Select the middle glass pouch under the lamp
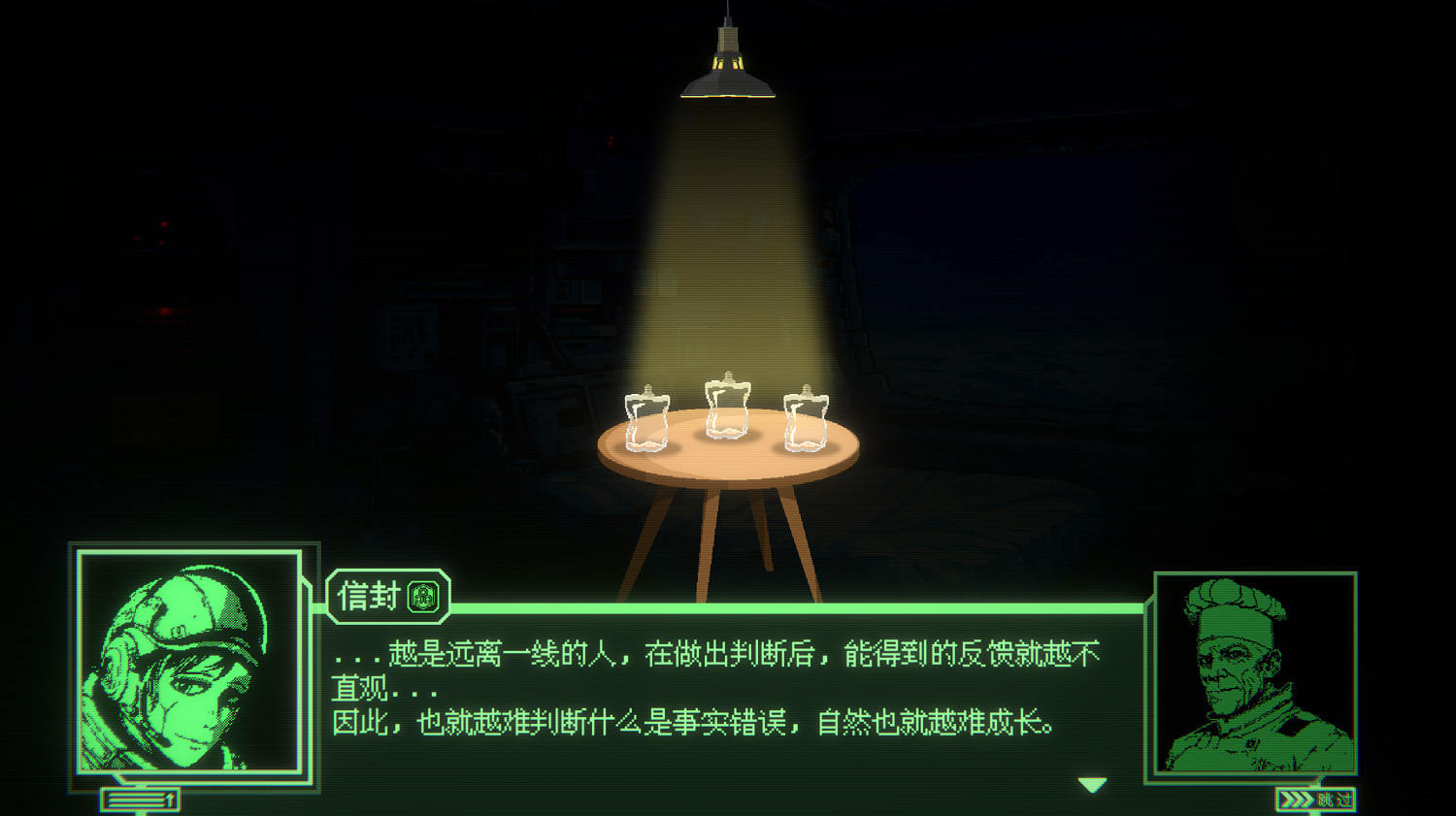 (x=728, y=408)
